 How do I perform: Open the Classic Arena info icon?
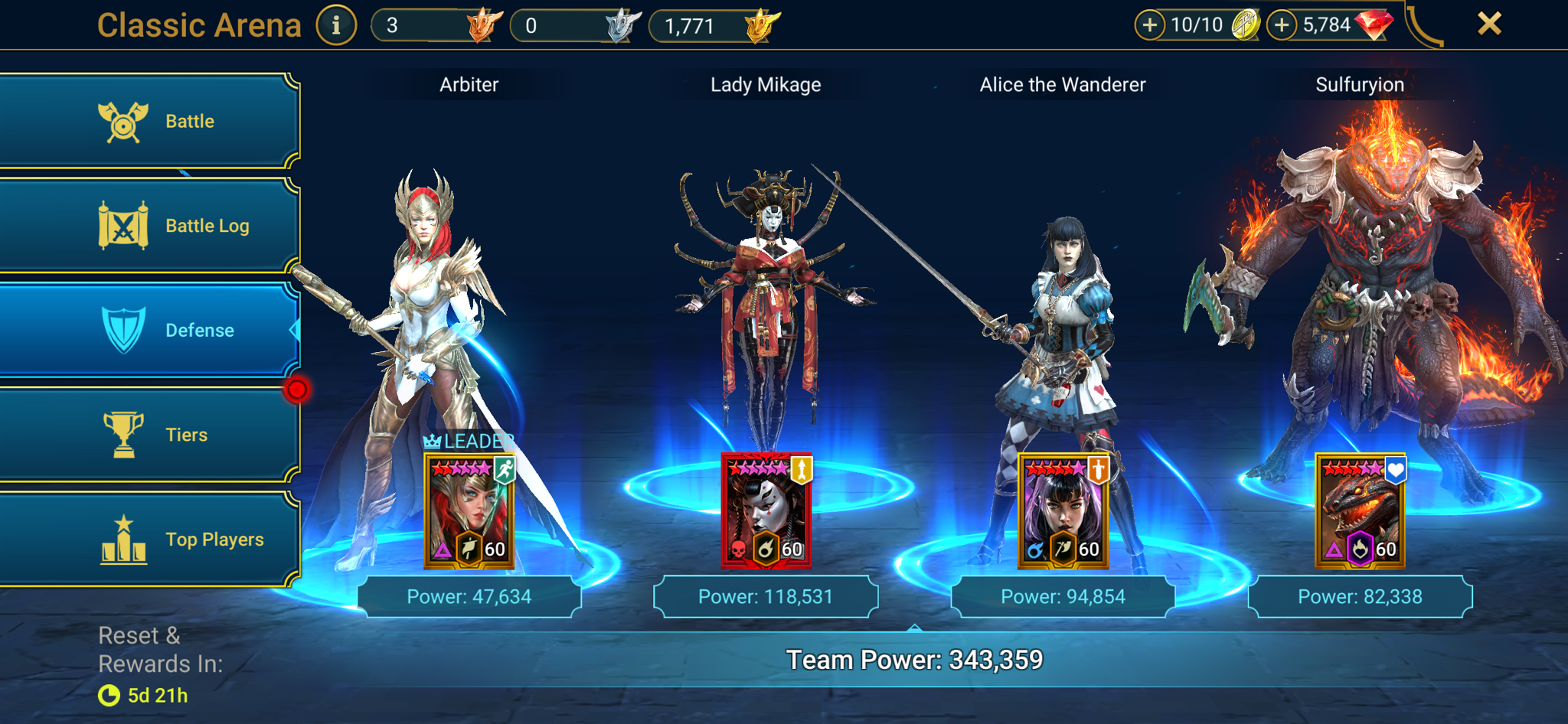[336, 24]
